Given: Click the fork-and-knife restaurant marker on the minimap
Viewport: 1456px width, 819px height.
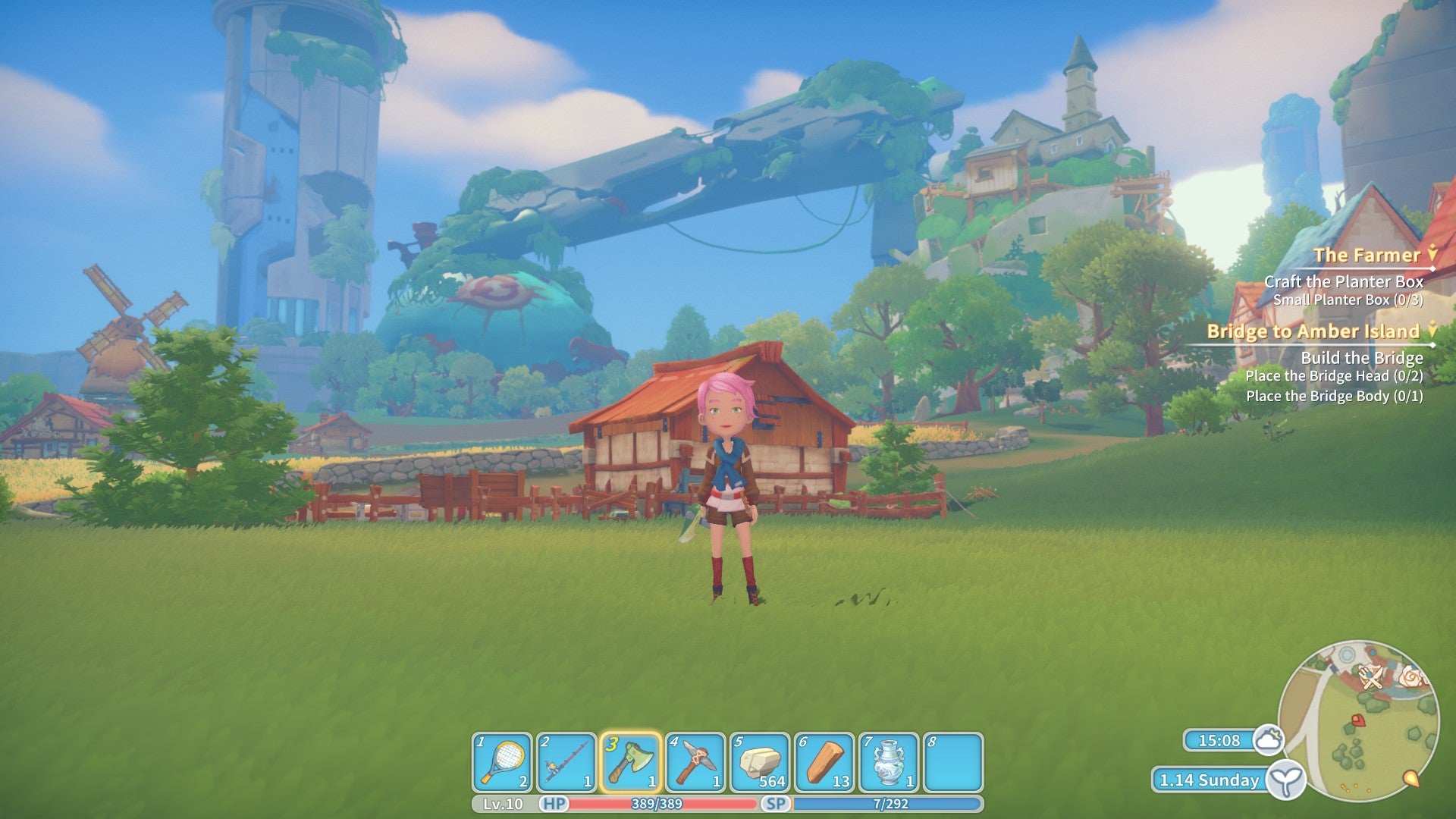Looking at the screenshot, I should tap(1371, 677).
